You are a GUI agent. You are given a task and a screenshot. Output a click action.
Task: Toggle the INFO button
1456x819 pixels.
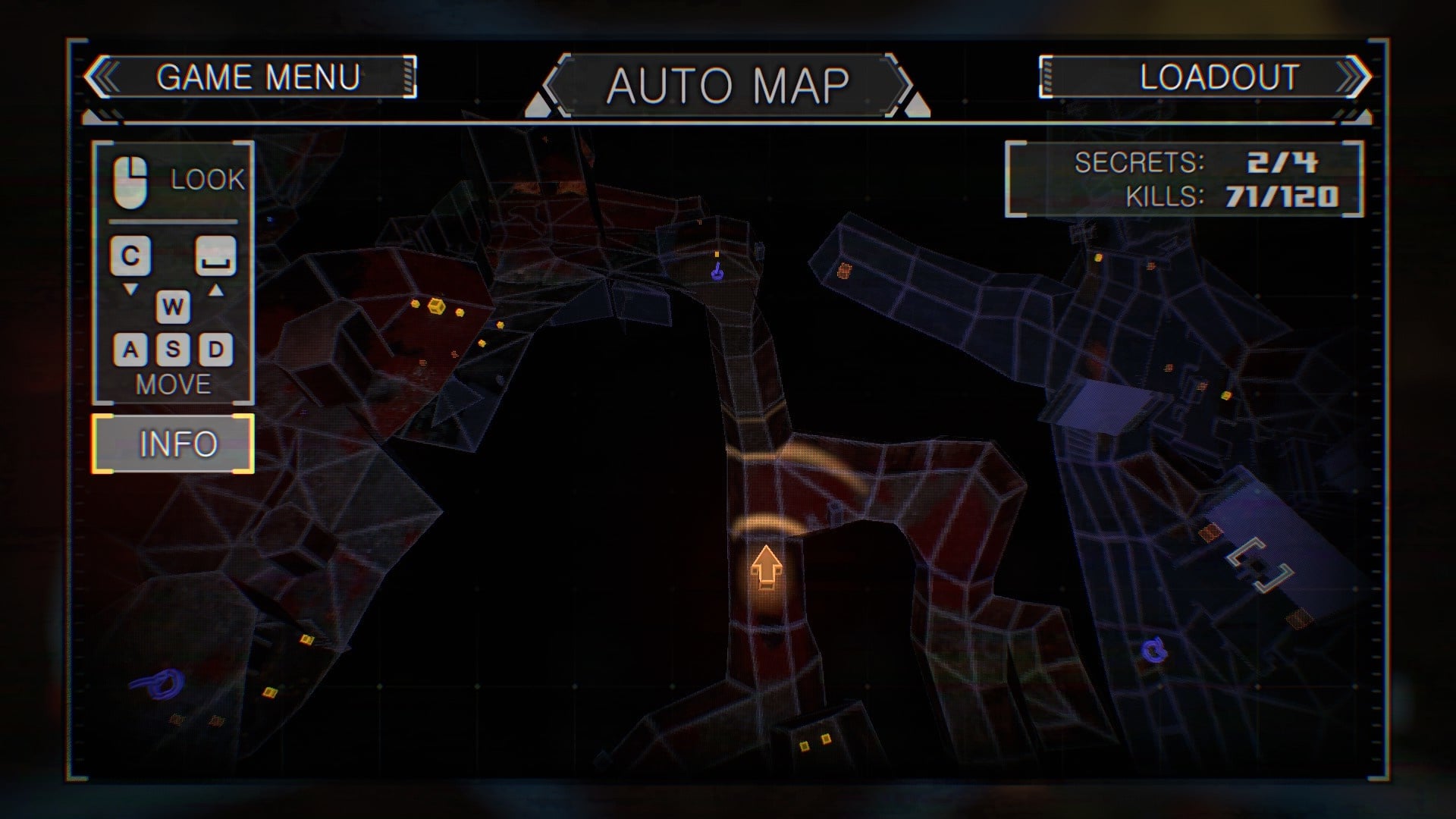174,444
